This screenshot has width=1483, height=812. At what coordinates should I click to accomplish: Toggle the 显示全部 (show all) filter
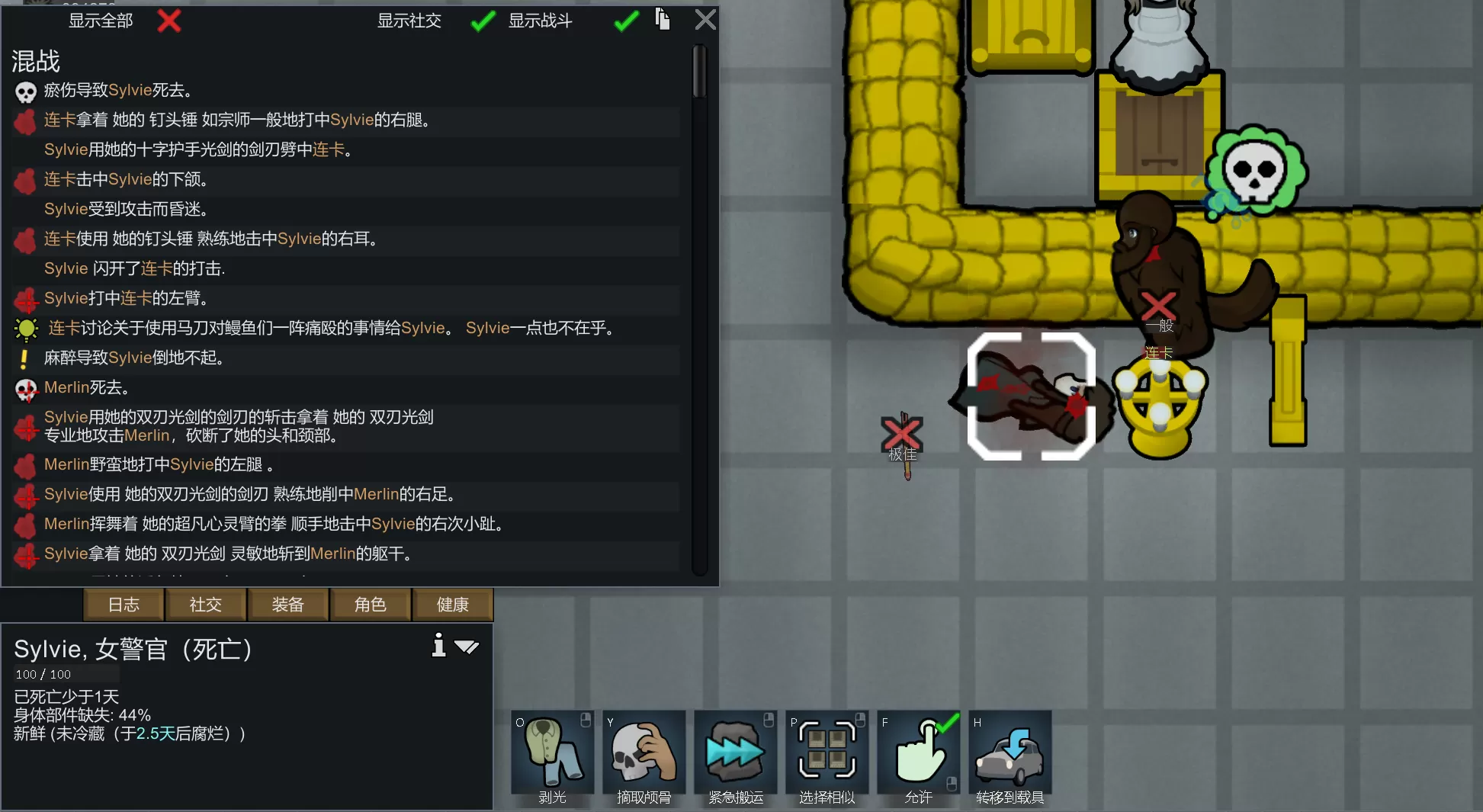169,21
